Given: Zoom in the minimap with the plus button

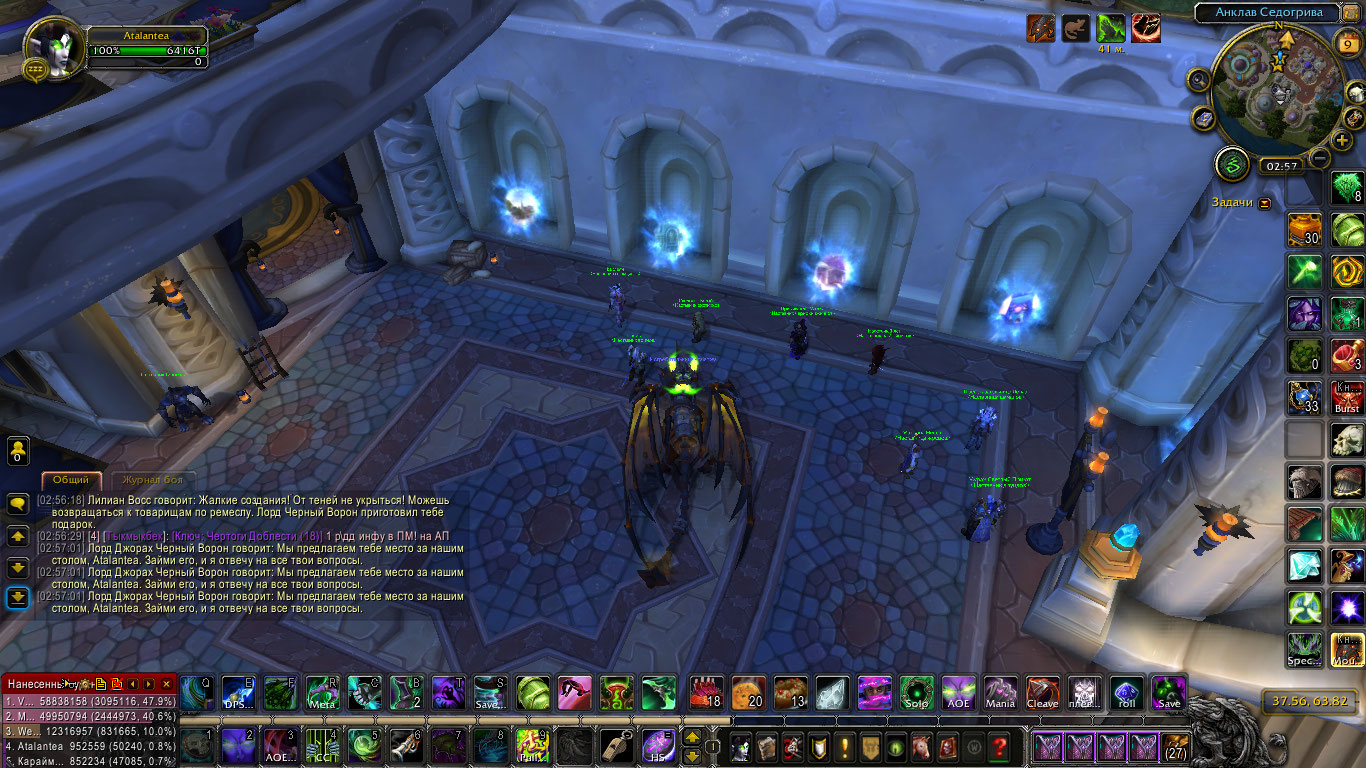Looking at the screenshot, I should click(x=1342, y=141).
